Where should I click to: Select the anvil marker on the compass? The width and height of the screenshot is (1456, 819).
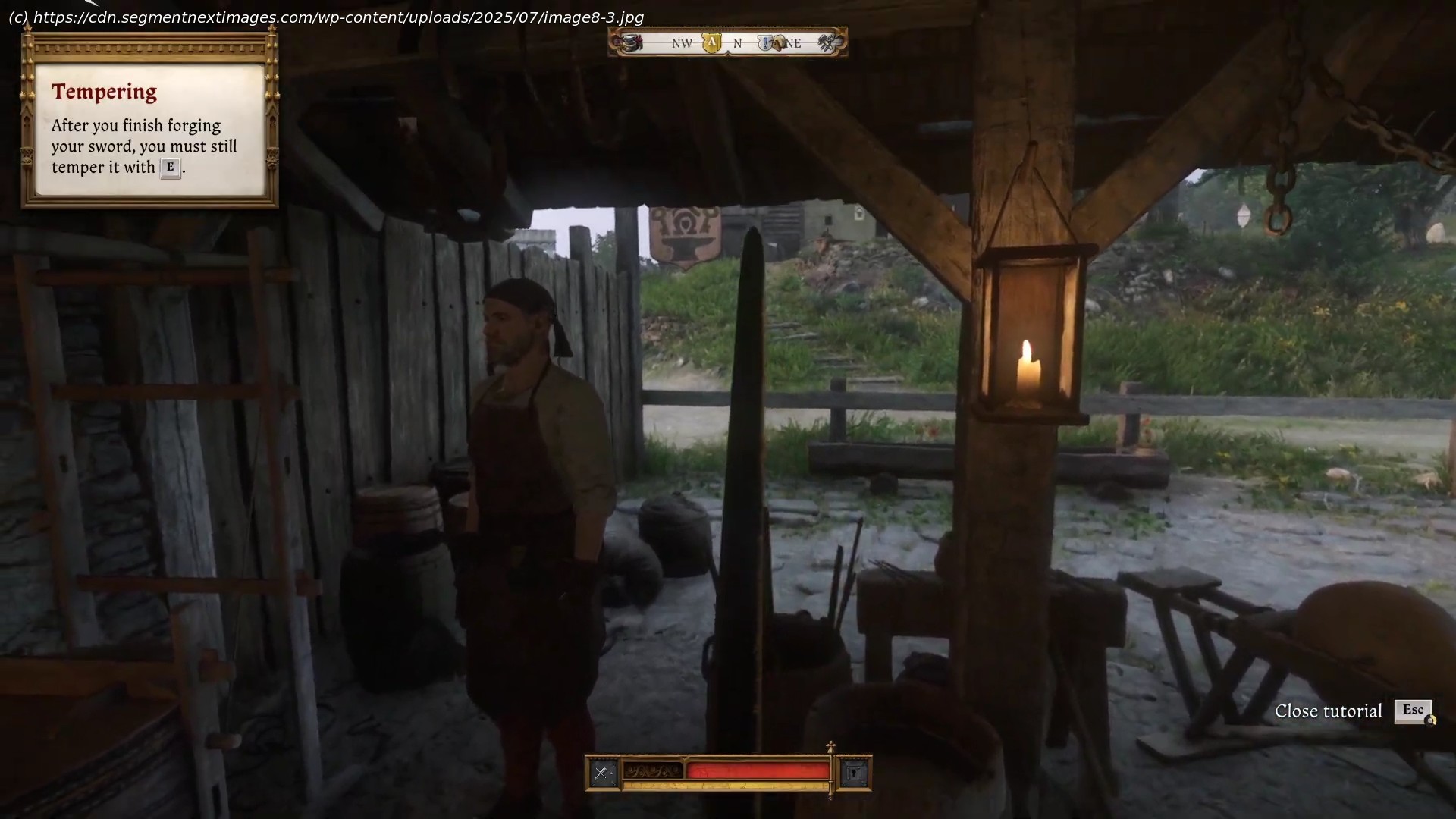click(631, 43)
